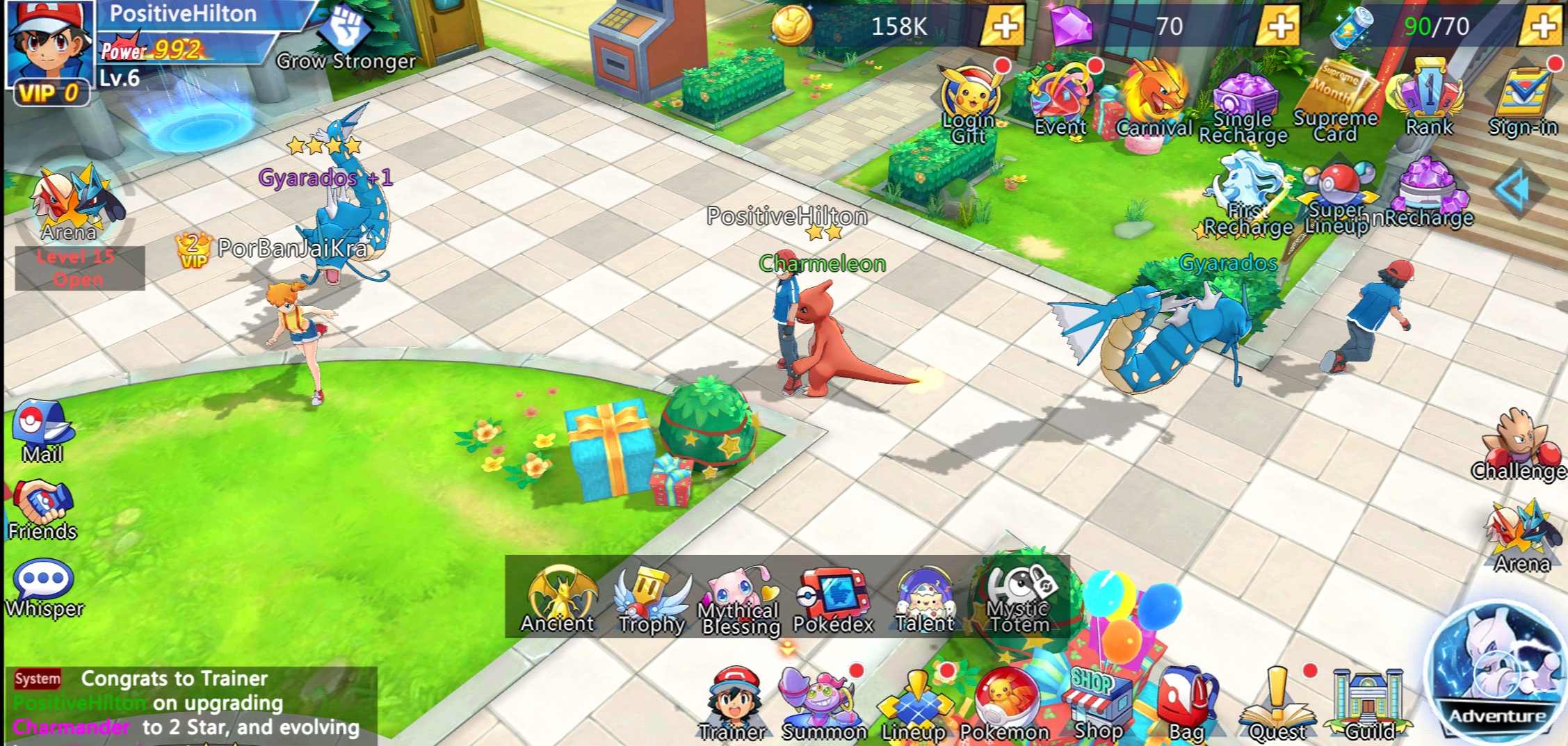
Task: Open the Quest book
Action: [x=1277, y=704]
